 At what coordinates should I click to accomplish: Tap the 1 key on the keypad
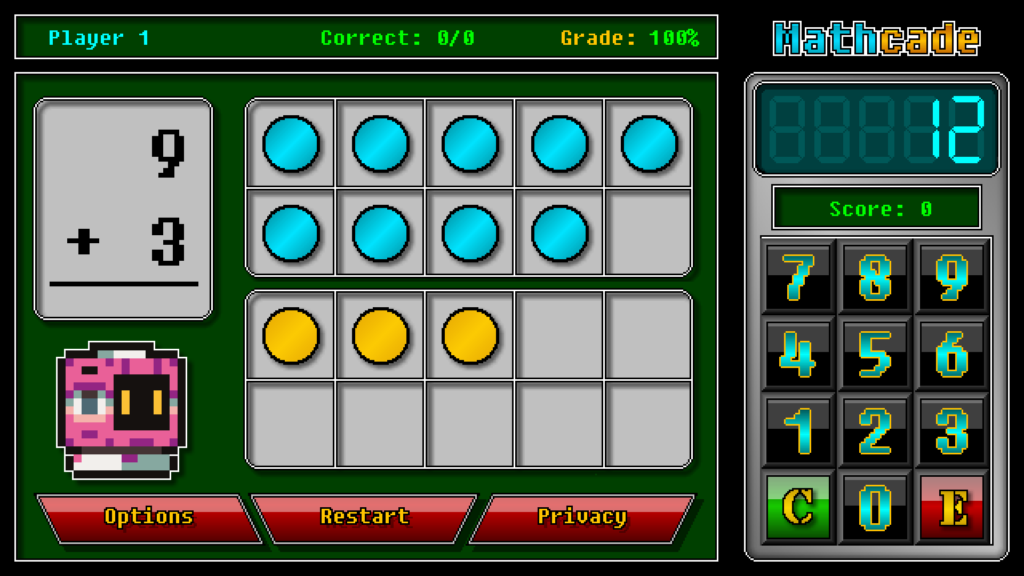click(x=798, y=431)
